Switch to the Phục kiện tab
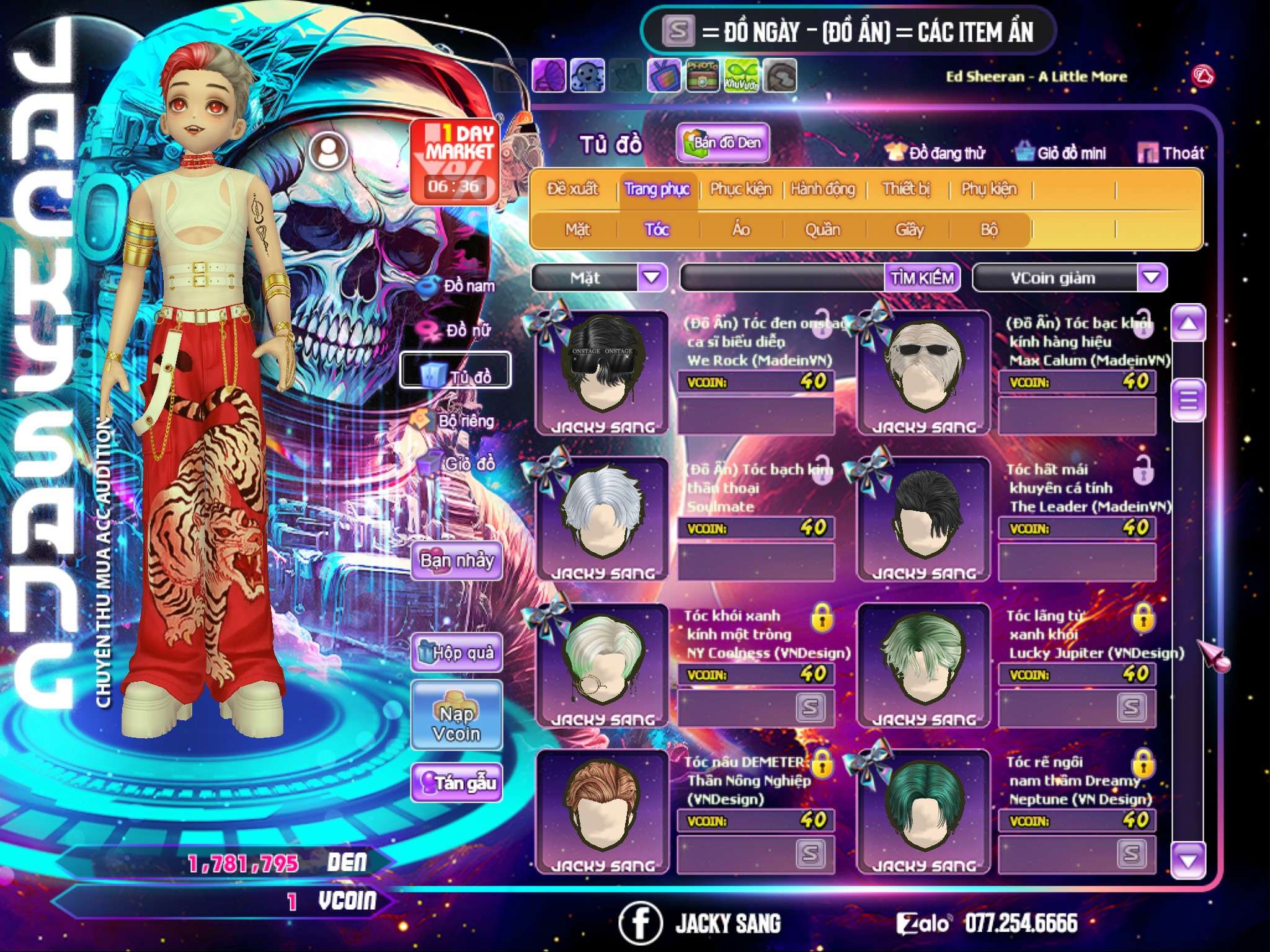This screenshot has width=1270, height=952. click(740, 189)
